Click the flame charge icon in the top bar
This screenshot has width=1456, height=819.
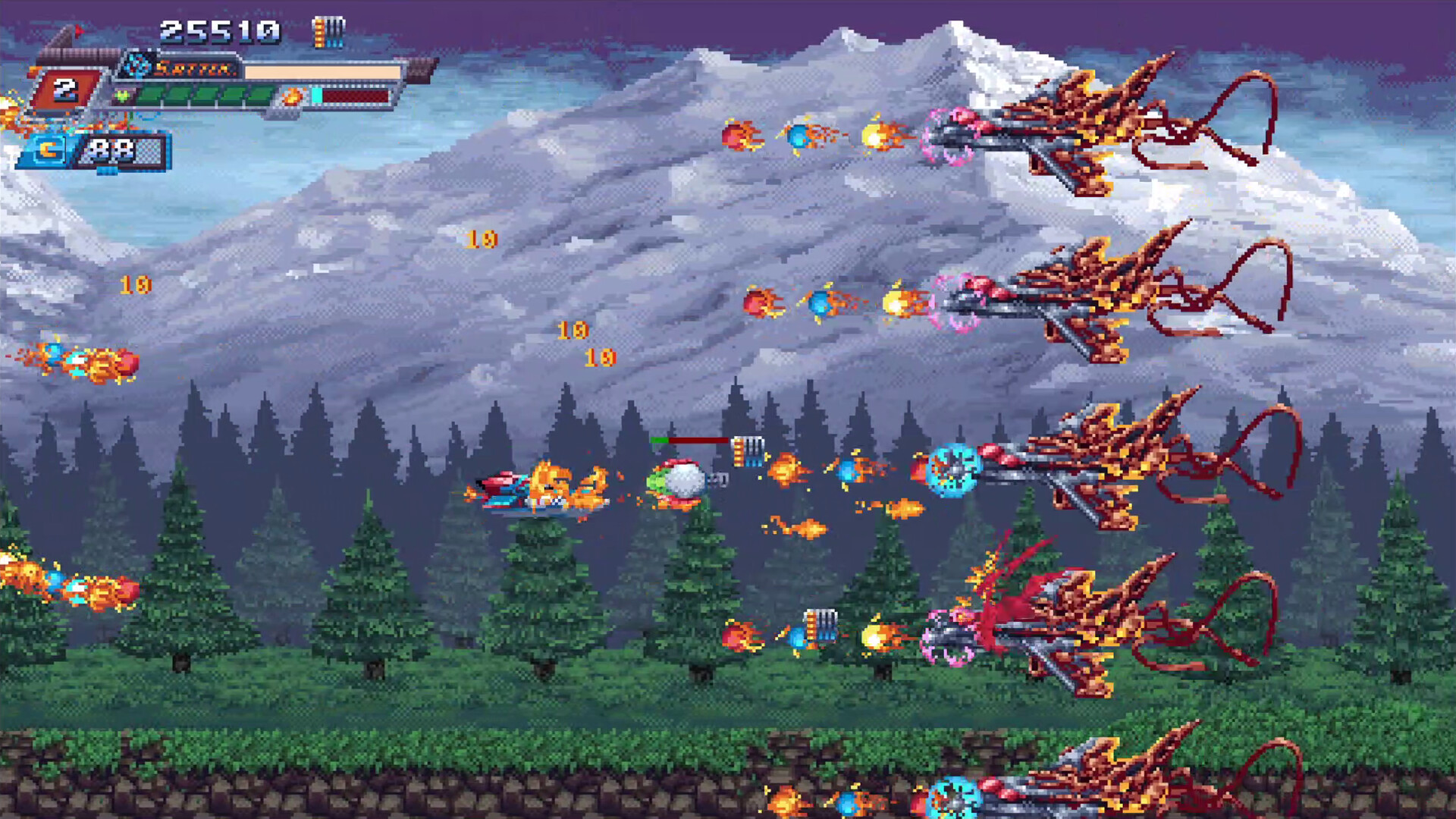point(291,97)
